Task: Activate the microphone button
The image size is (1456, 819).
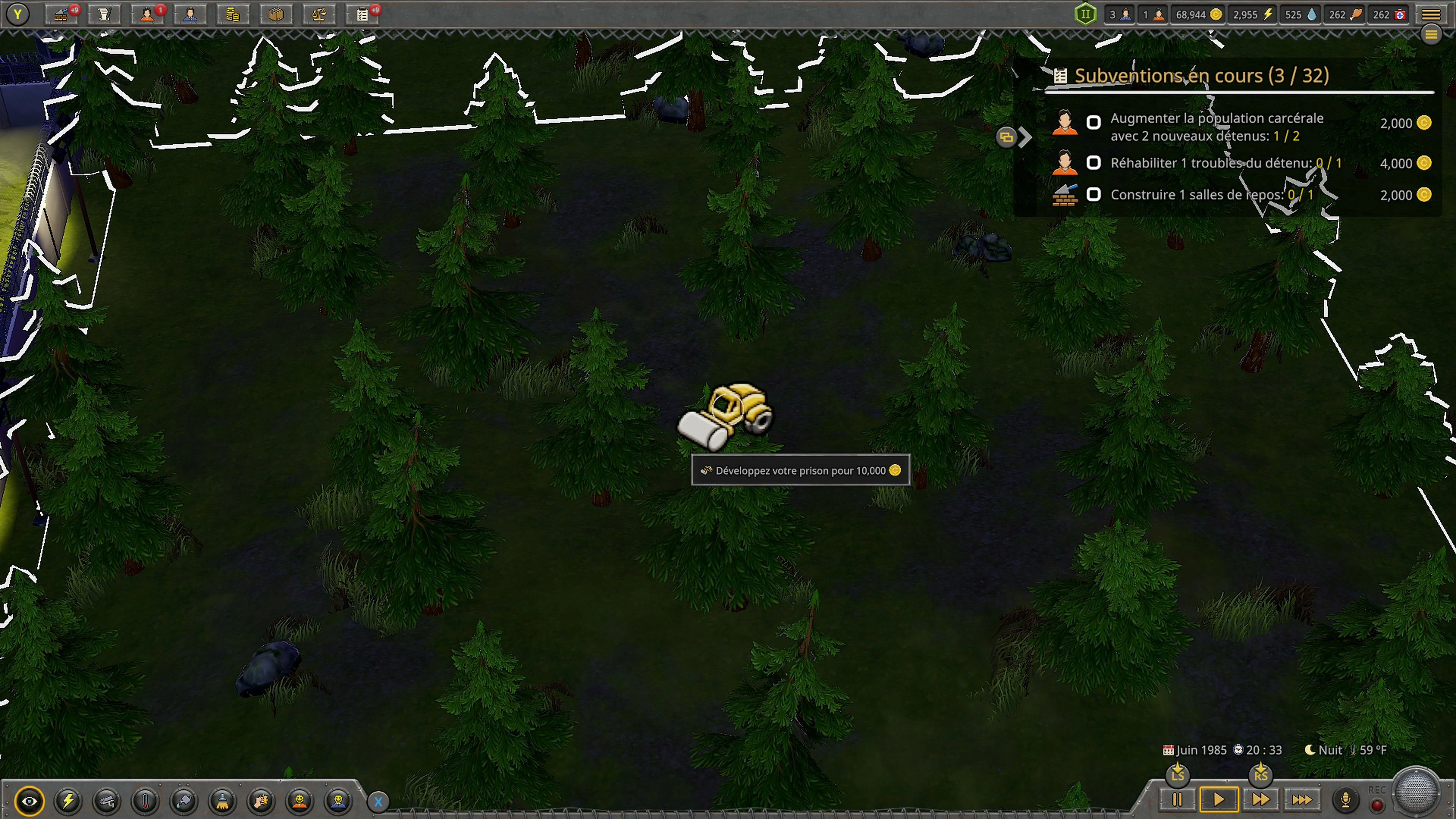Action: click(x=1345, y=800)
